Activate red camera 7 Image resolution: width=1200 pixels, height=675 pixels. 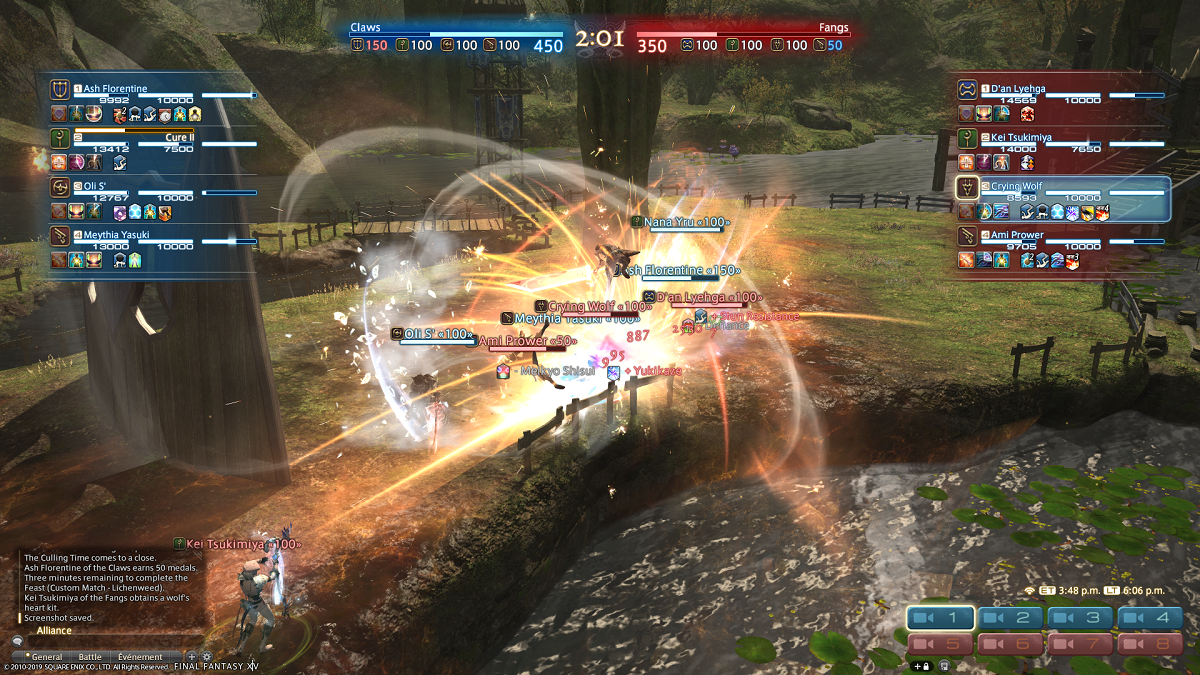tap(1081, 645)
